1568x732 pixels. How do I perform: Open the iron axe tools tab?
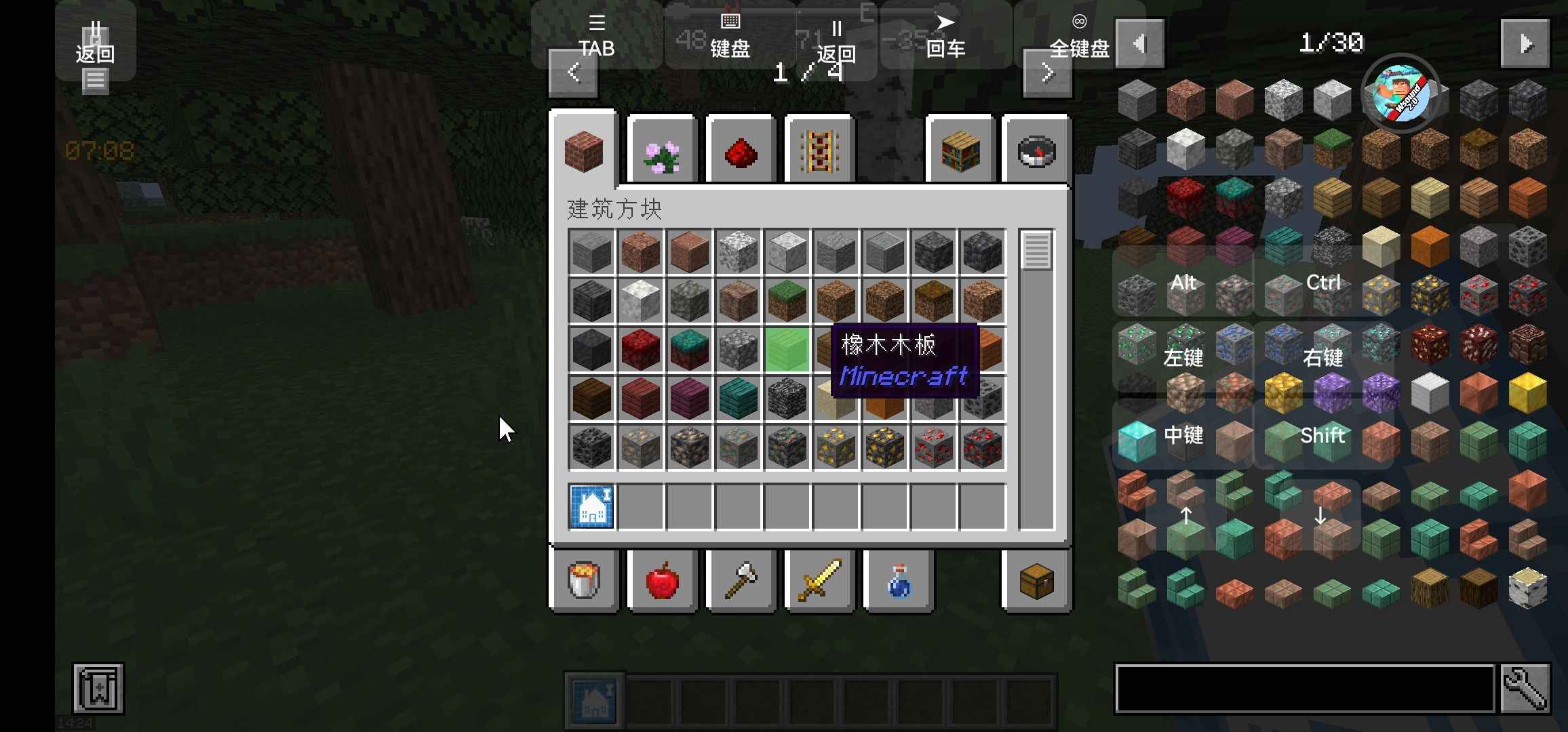point(741,581)
